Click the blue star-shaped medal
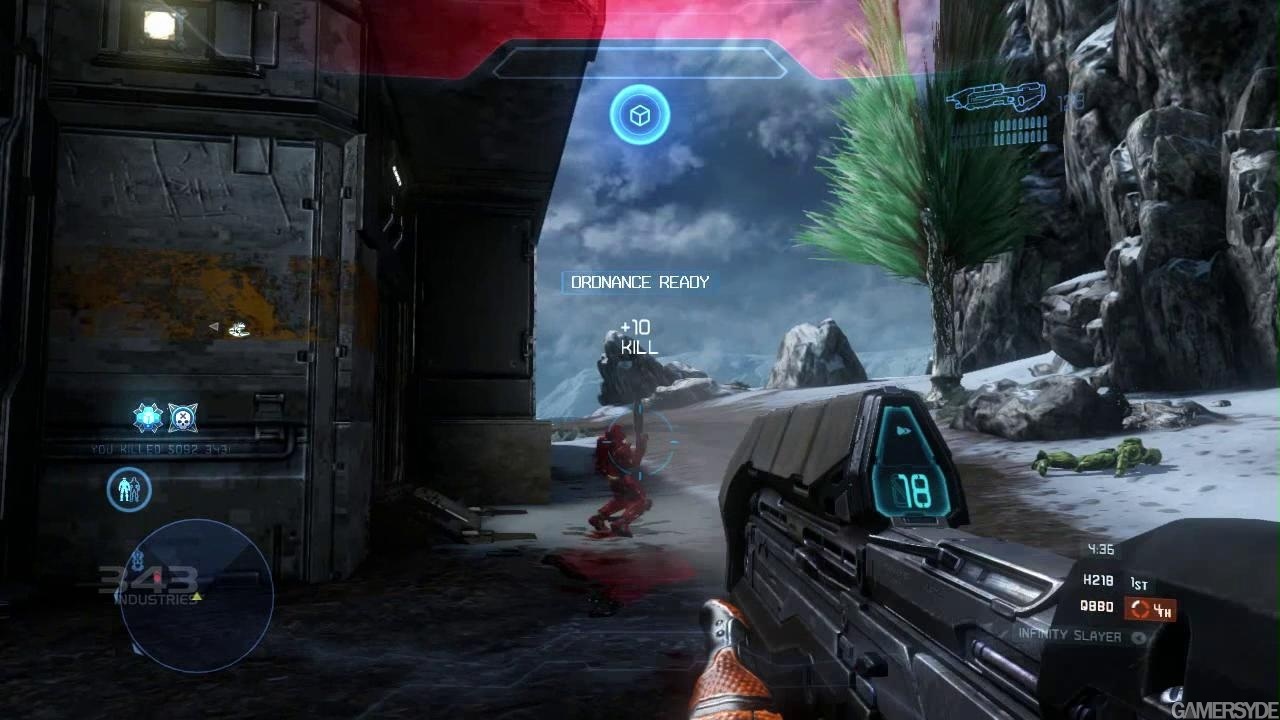1280x720 pixels. (x=148, y=417)
